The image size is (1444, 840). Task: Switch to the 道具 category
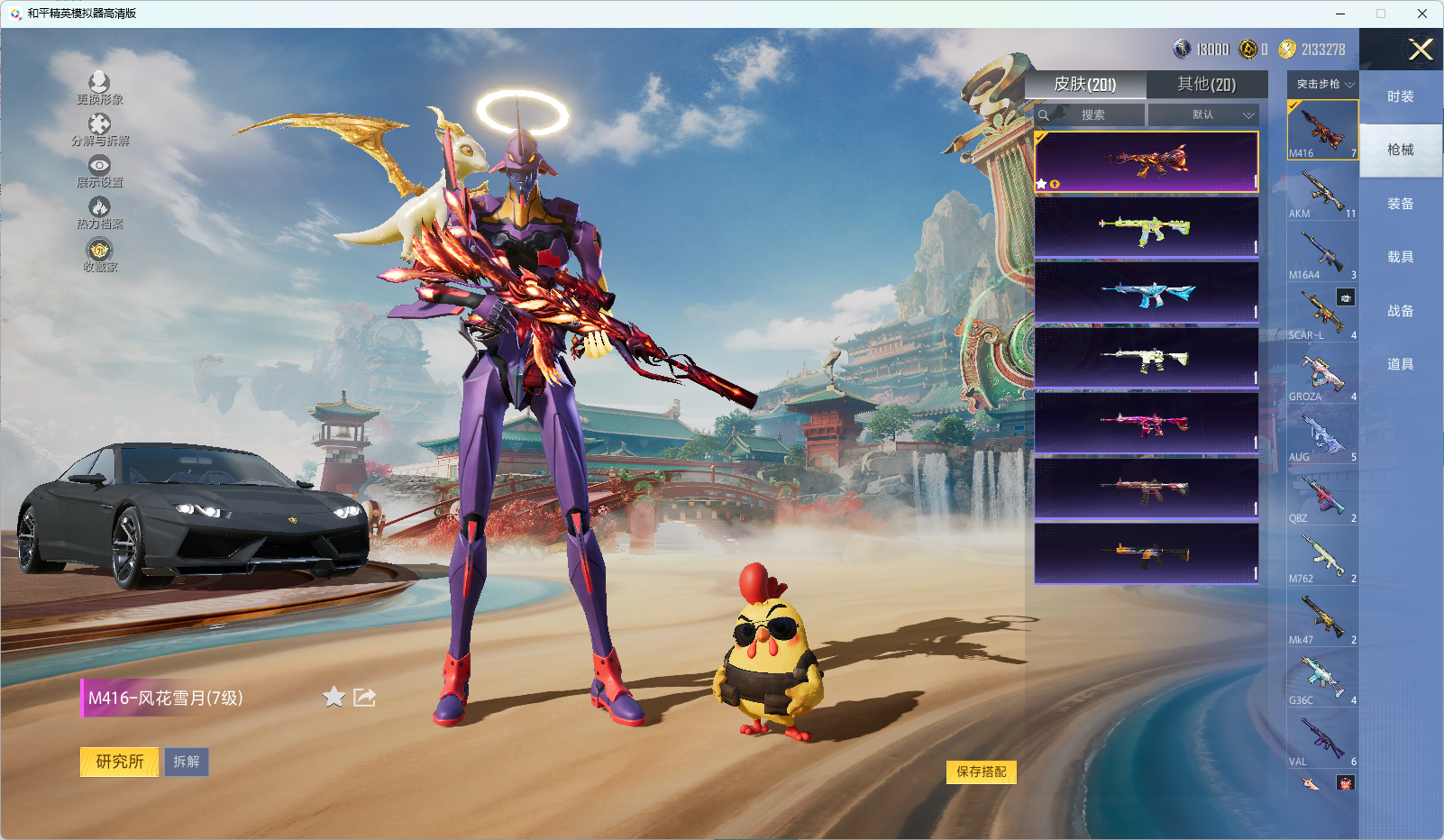tap(1400, 364)
